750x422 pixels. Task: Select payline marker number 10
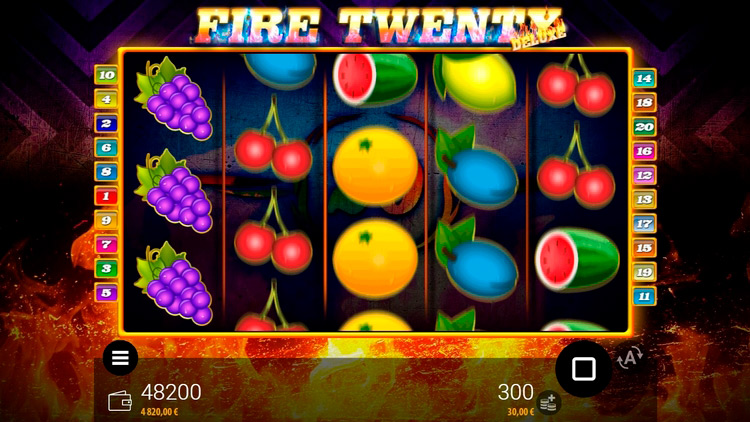coord(106,75)
